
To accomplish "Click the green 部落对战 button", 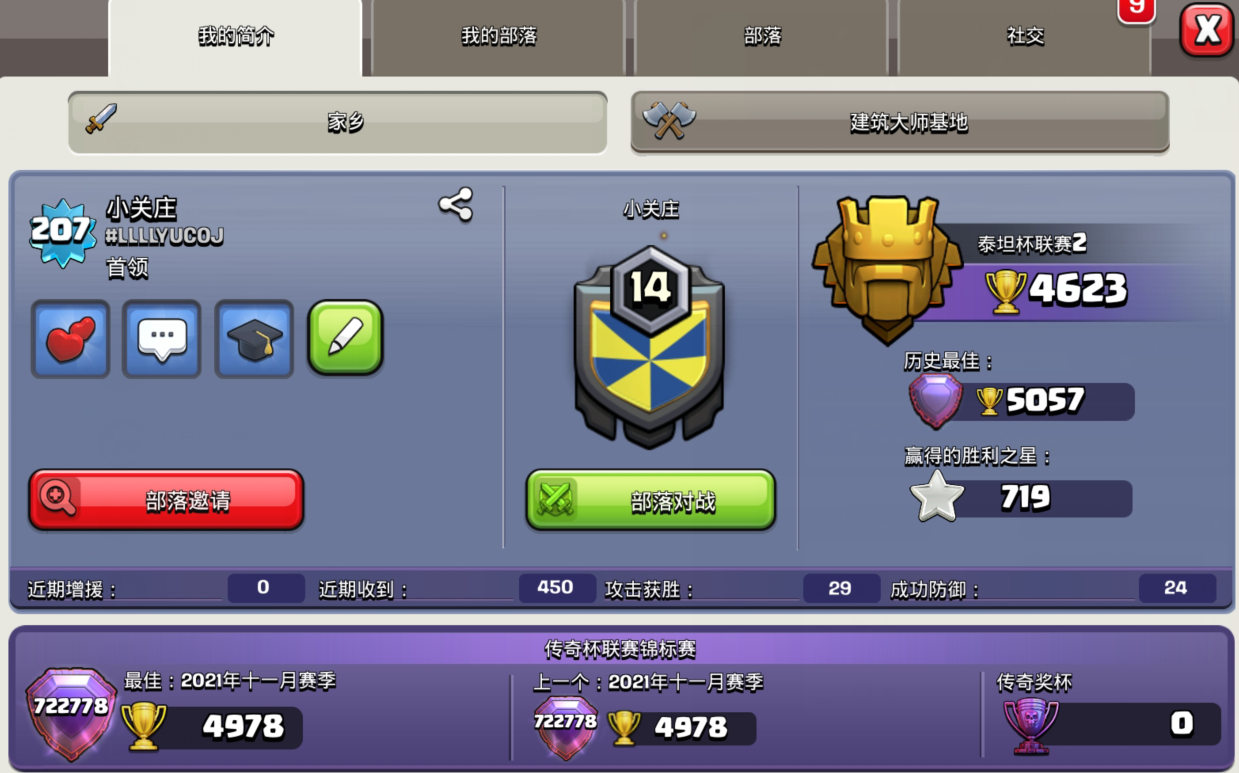I will (x=651, y=500).
